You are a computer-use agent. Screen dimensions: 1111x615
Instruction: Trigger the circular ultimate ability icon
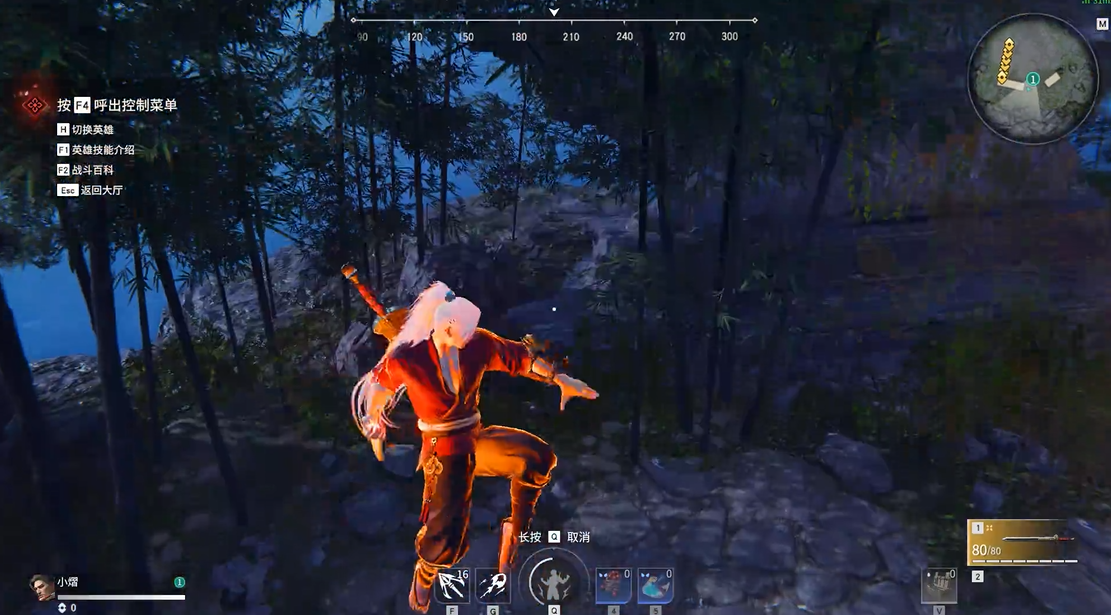[551, 581]
